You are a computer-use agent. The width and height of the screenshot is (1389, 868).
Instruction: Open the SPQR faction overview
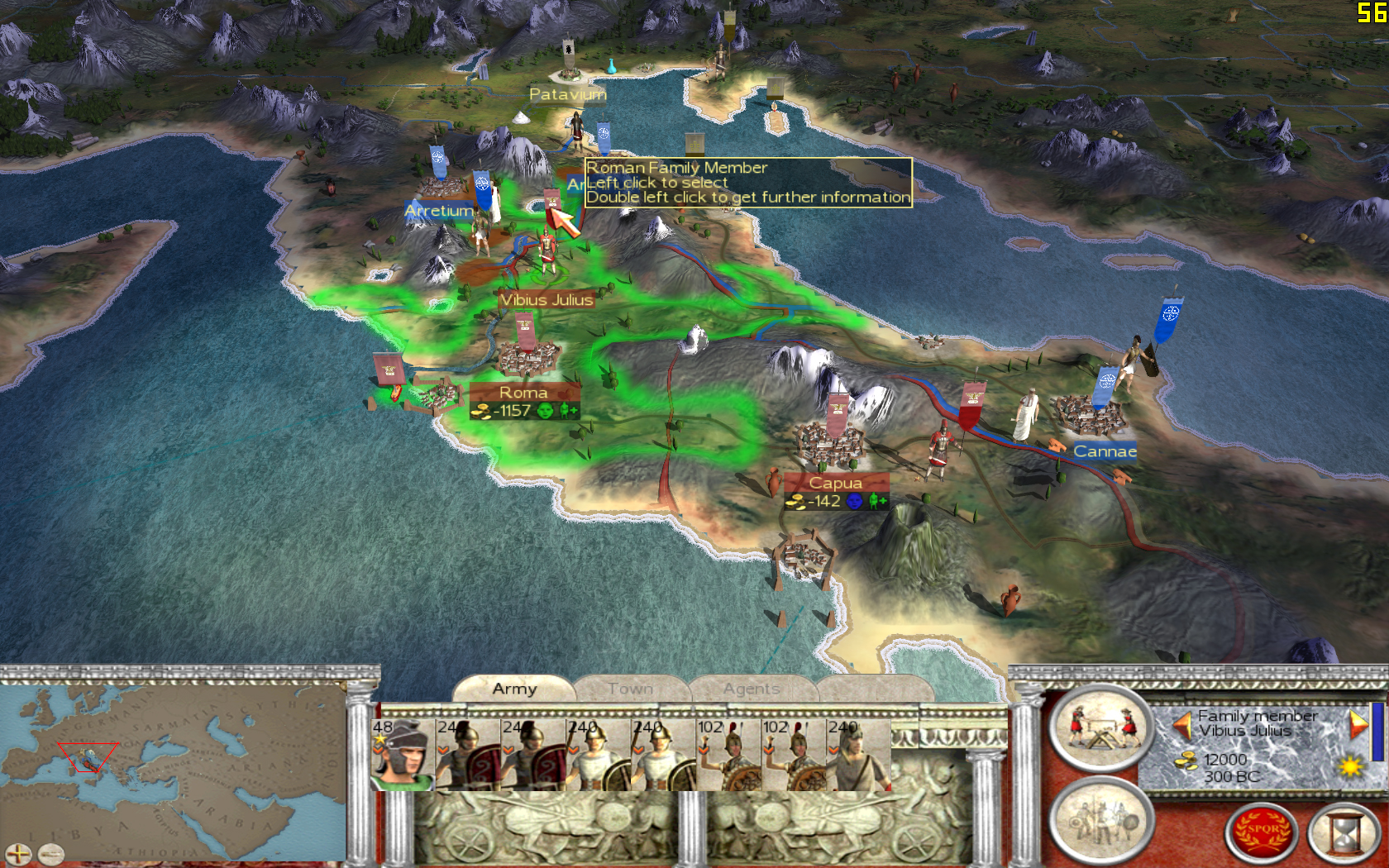click(1262, 832)
